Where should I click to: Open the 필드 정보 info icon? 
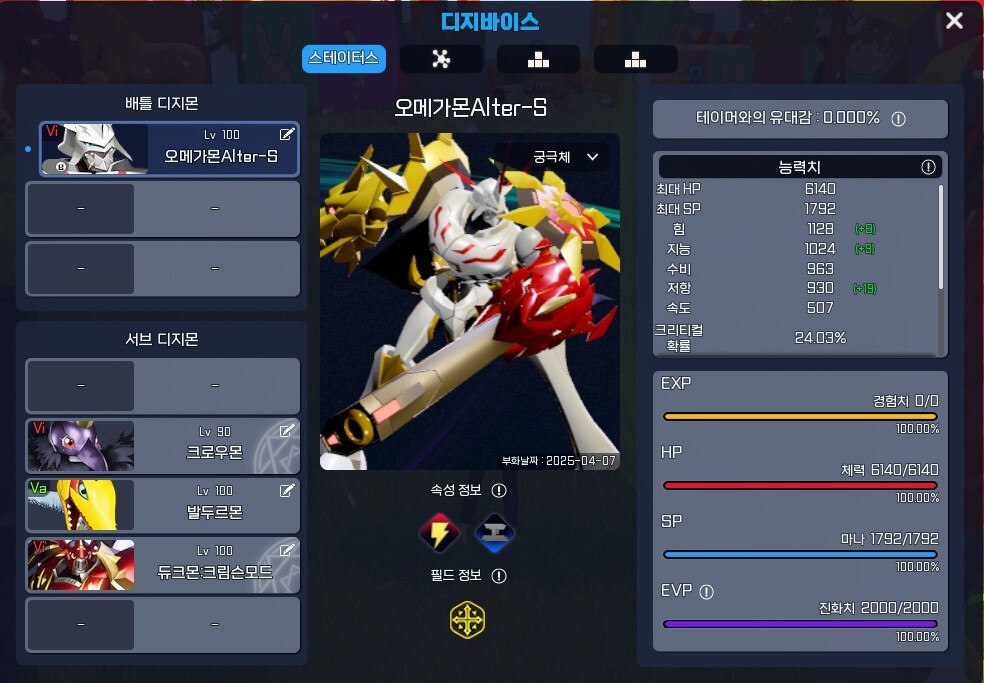point(499,576)
